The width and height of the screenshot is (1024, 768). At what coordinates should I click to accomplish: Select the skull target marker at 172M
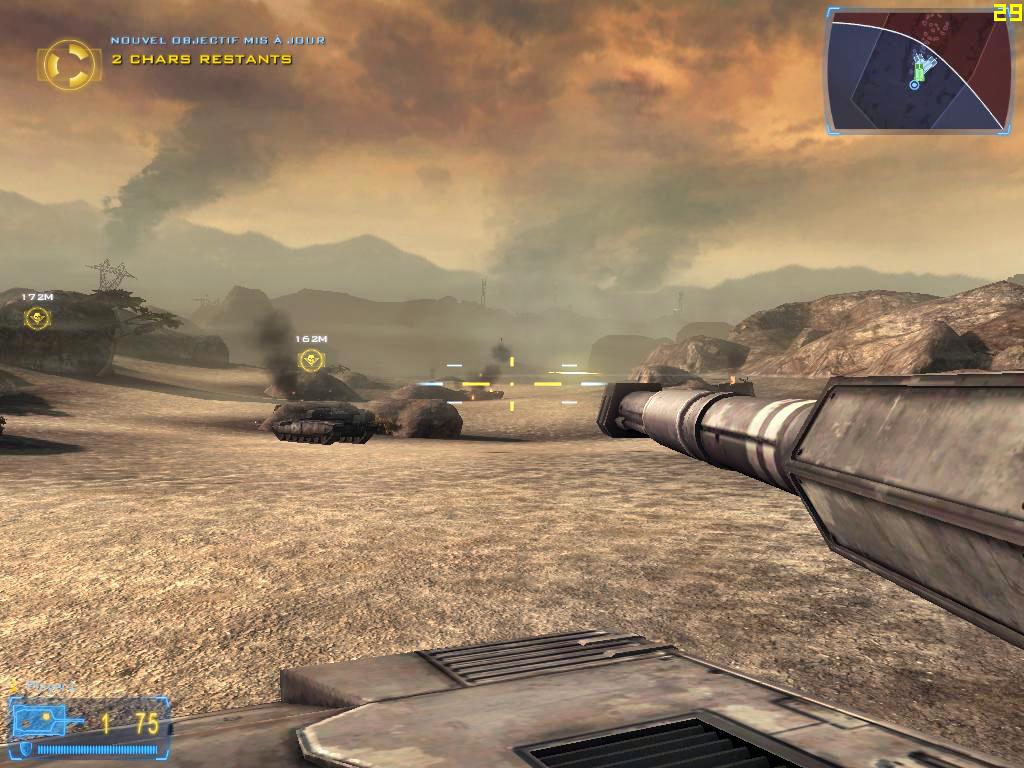click(37, 318)
